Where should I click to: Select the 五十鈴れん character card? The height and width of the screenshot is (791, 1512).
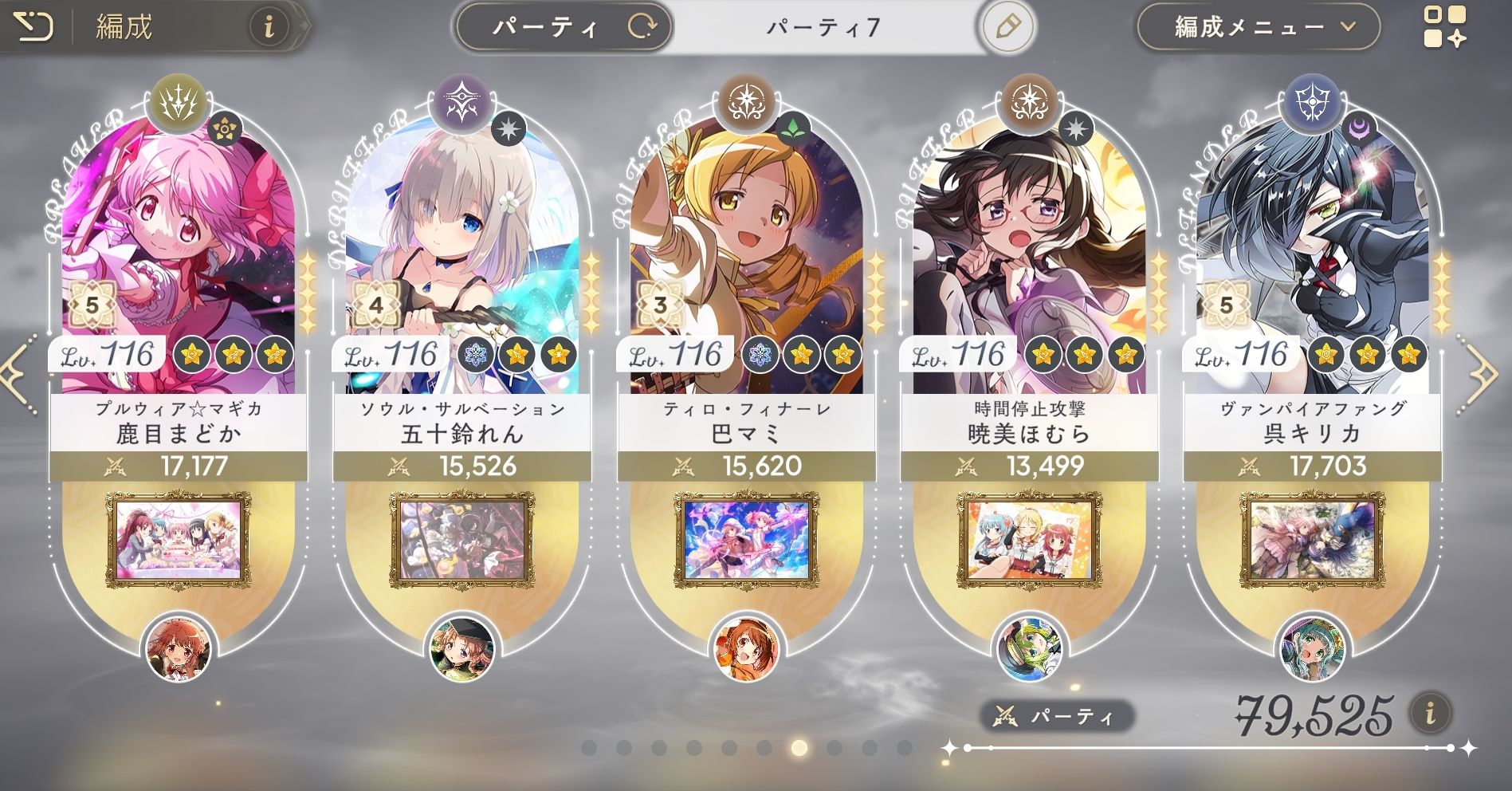click(x=461, y=263)
